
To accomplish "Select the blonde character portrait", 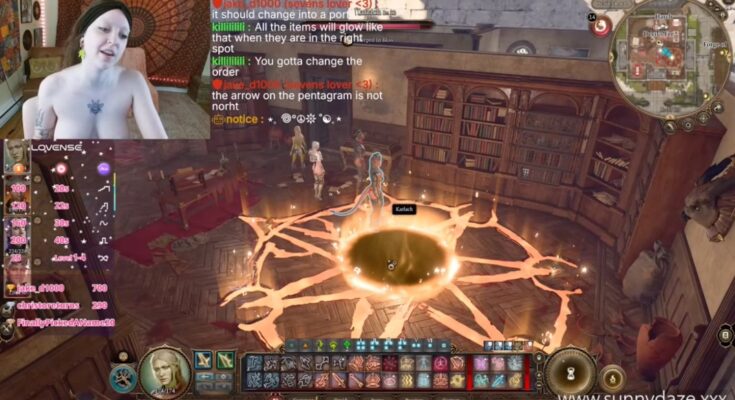I will coord(163,370).
